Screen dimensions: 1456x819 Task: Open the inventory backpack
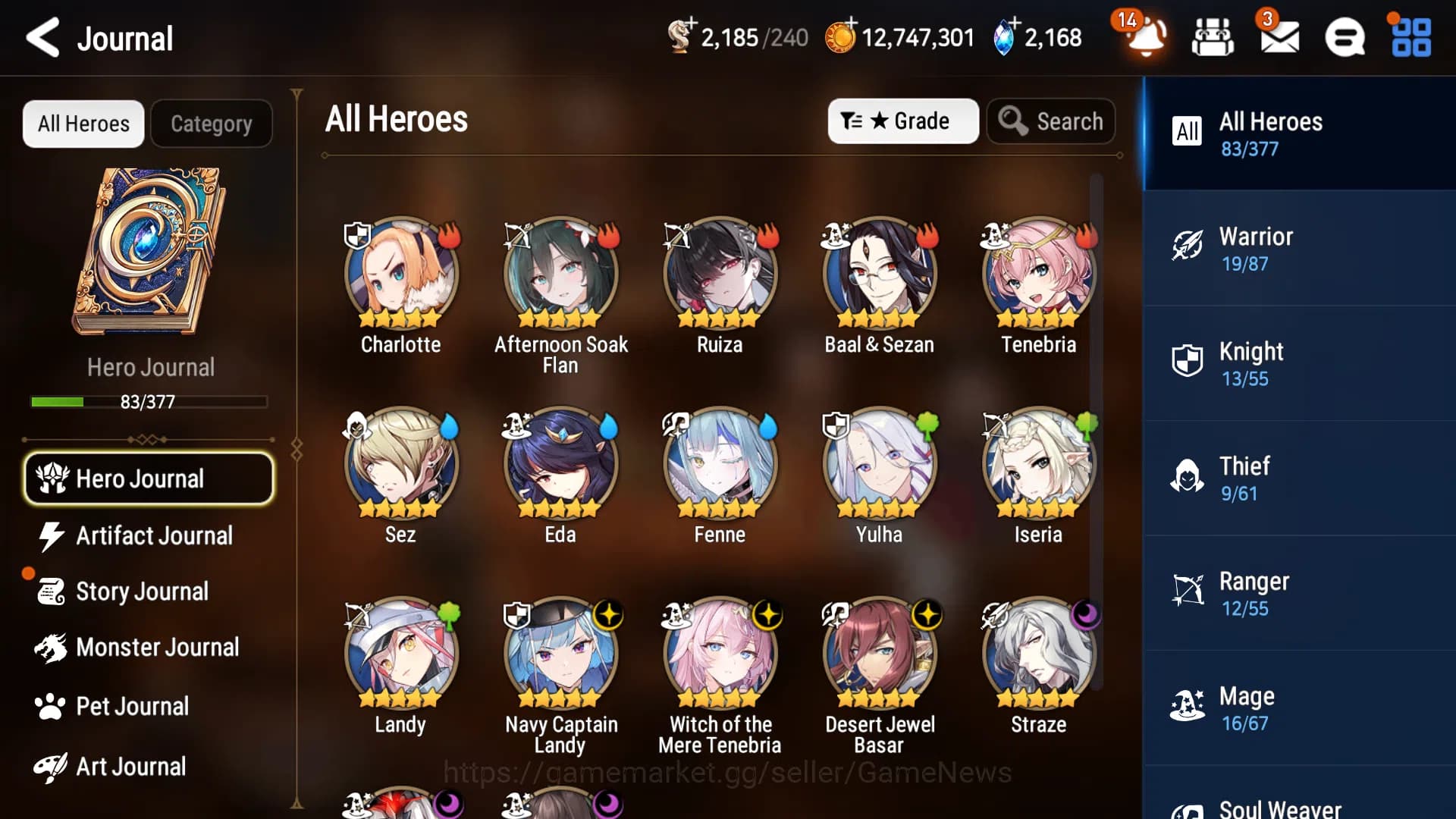[1212, 38]
